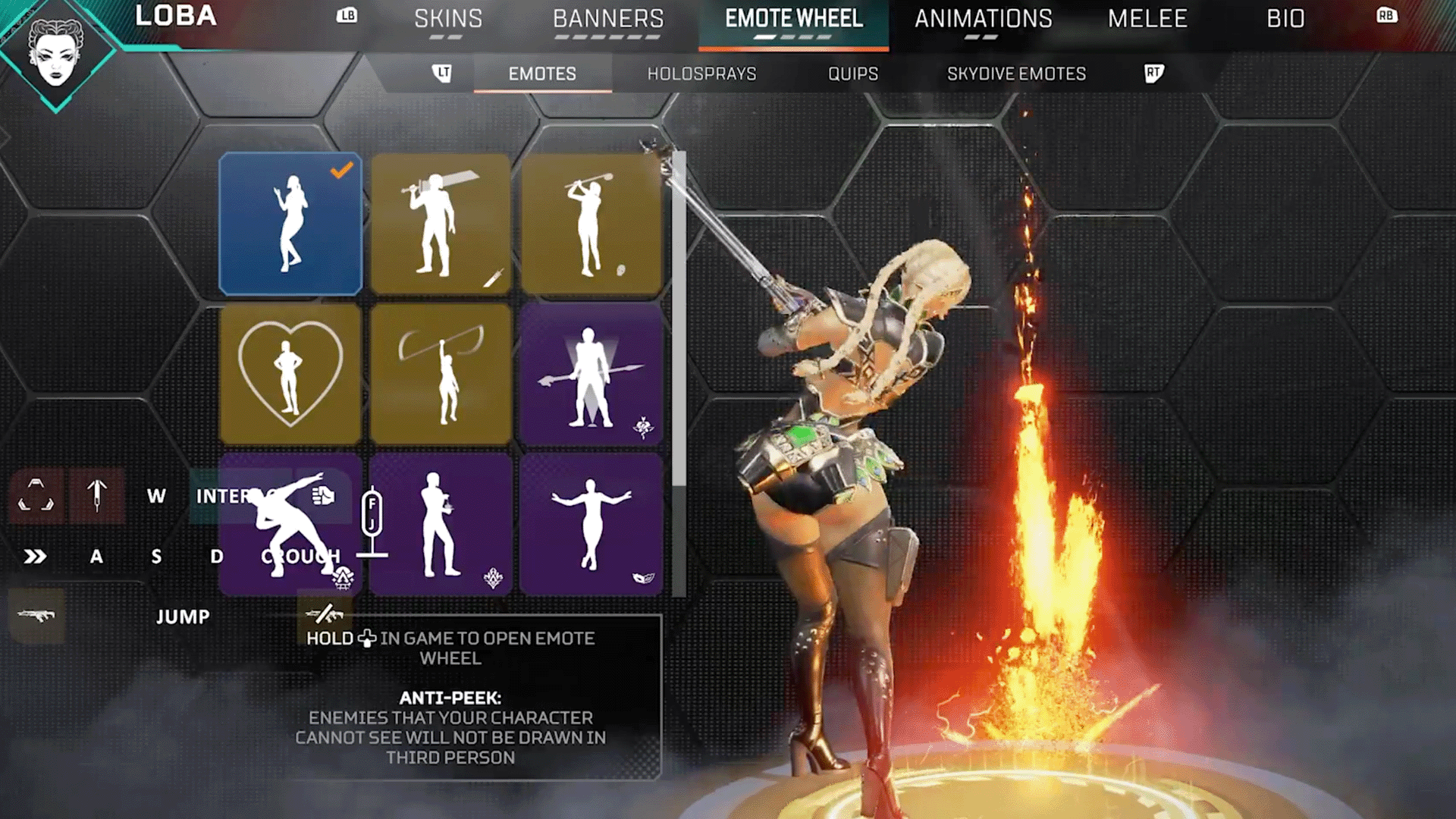1456x819 pixels.
Task: Choose the golf swing emote tile
Action: coord(591,224)
